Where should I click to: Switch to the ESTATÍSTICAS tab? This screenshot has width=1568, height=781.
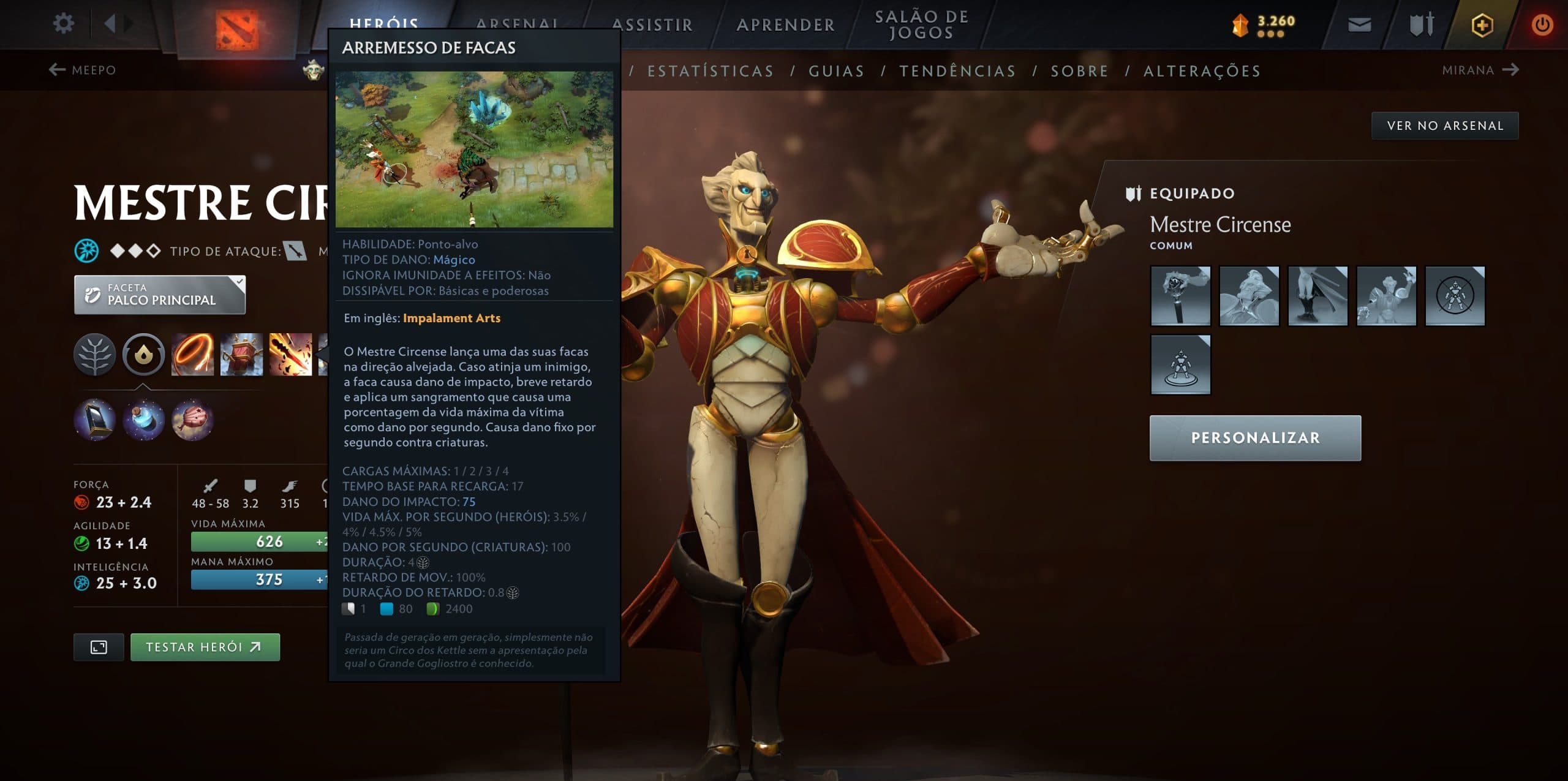click(x=710, y=70)
